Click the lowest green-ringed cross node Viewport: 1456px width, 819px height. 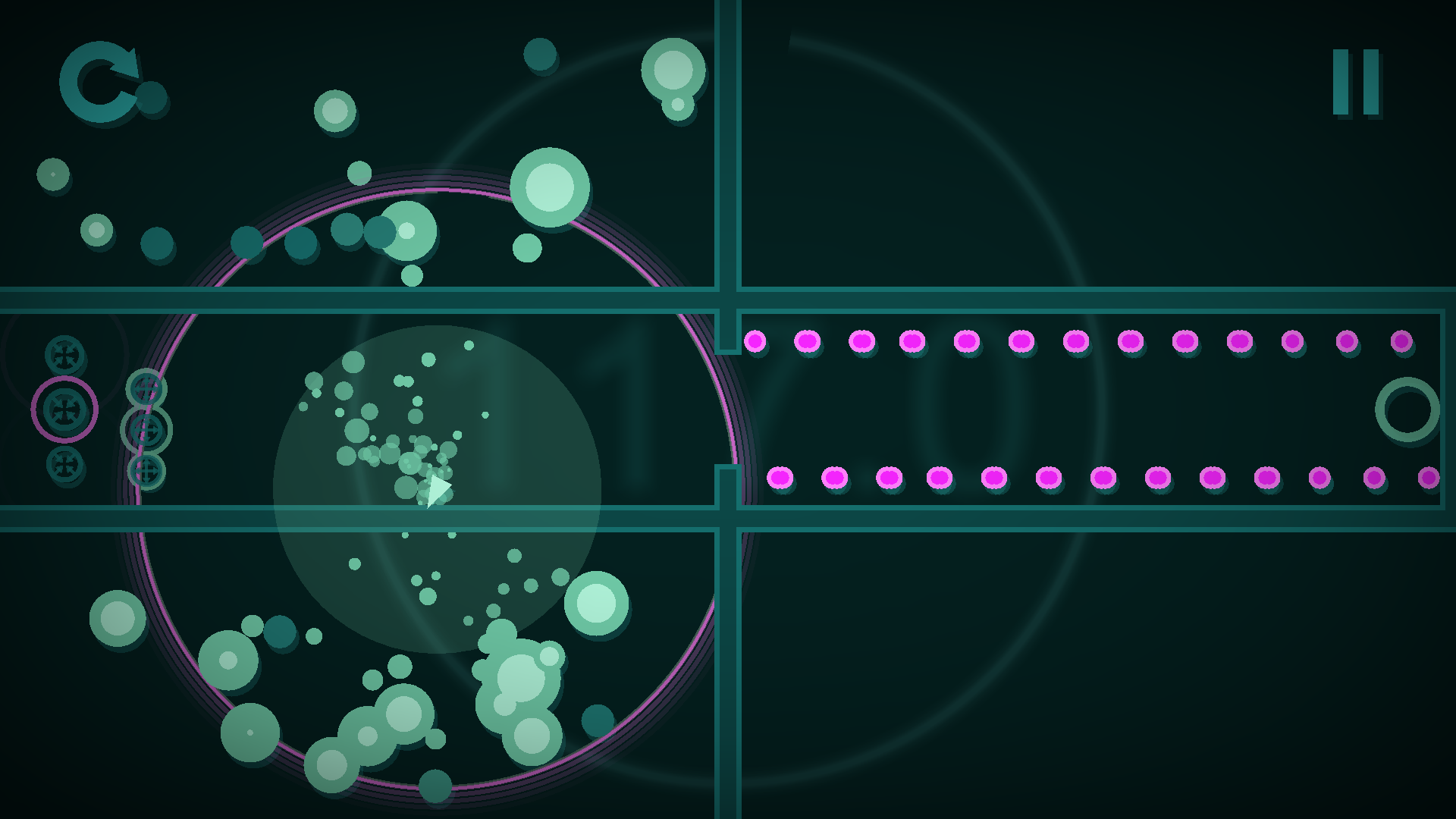tap(146, 472)
